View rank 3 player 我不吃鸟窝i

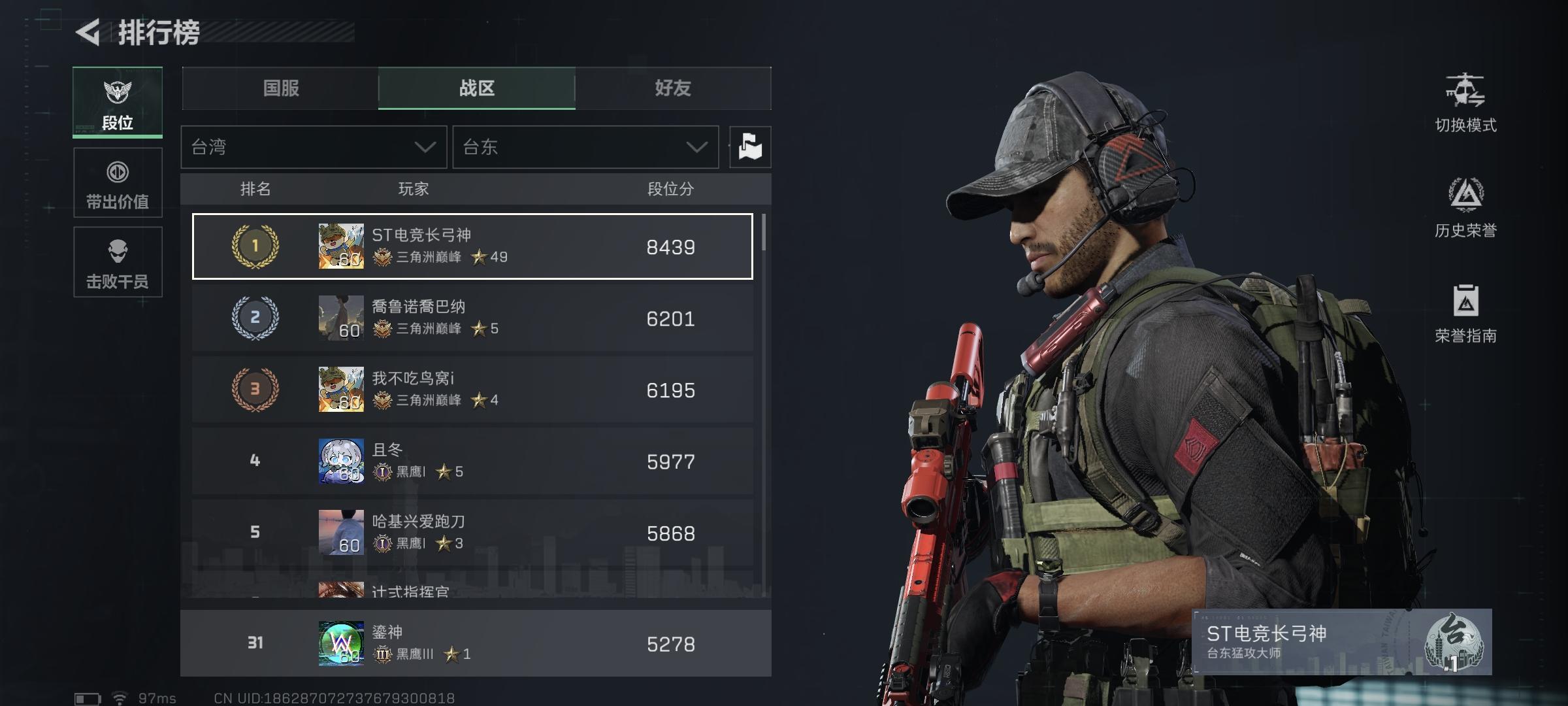[x=472, y=390]
